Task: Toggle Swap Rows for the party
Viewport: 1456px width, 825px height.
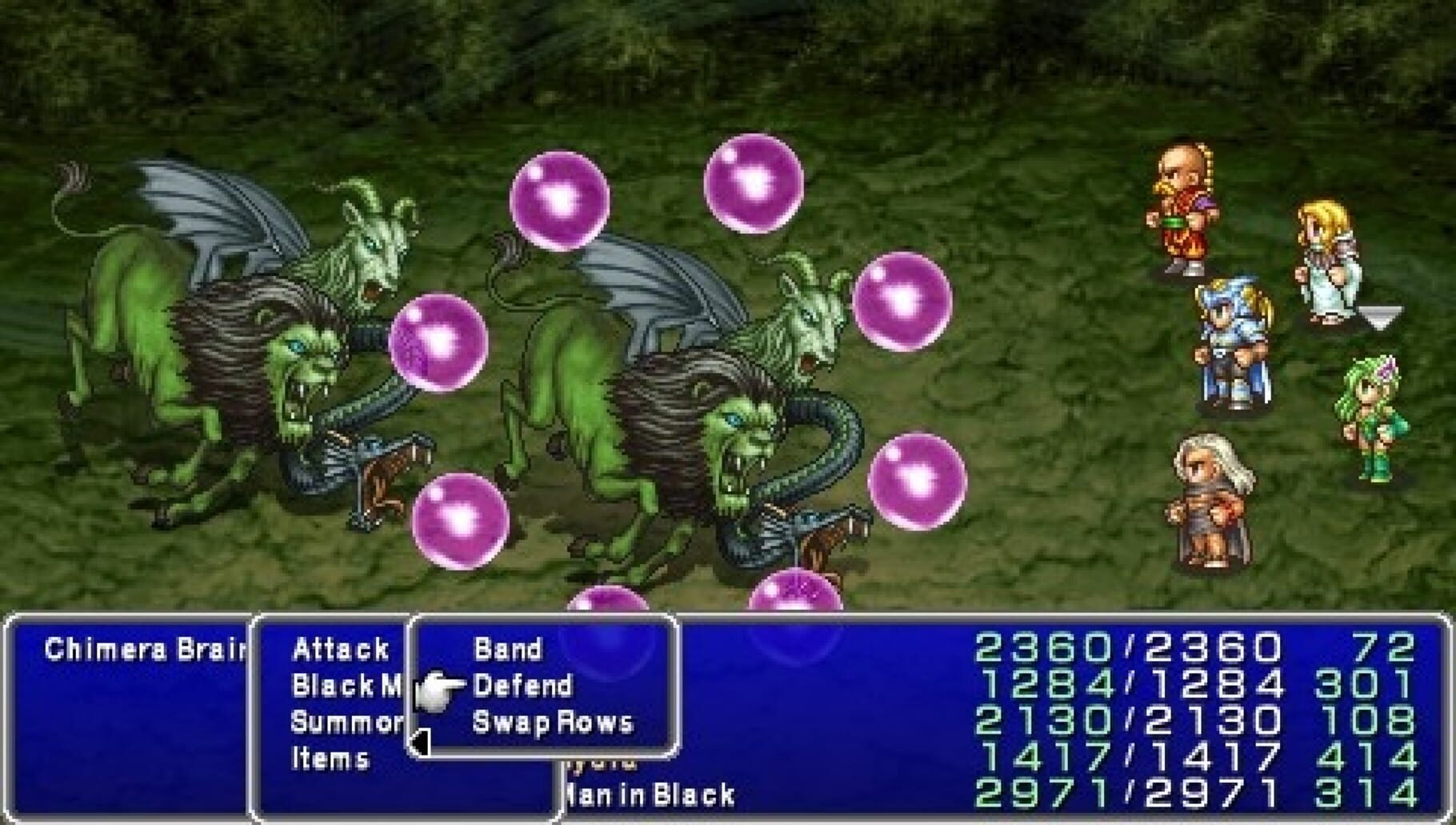Action: [x=552, y=723]
